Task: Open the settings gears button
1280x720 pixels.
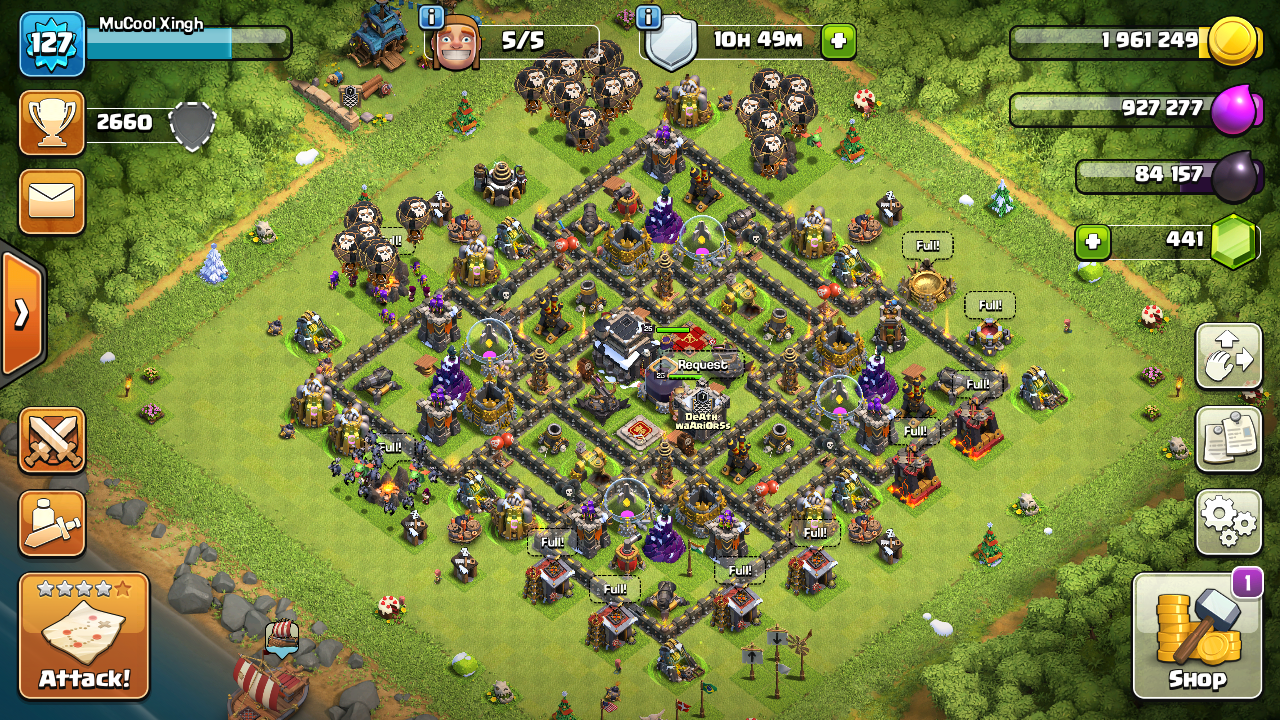Action: pyautogui.click(x=1228, y=521)
